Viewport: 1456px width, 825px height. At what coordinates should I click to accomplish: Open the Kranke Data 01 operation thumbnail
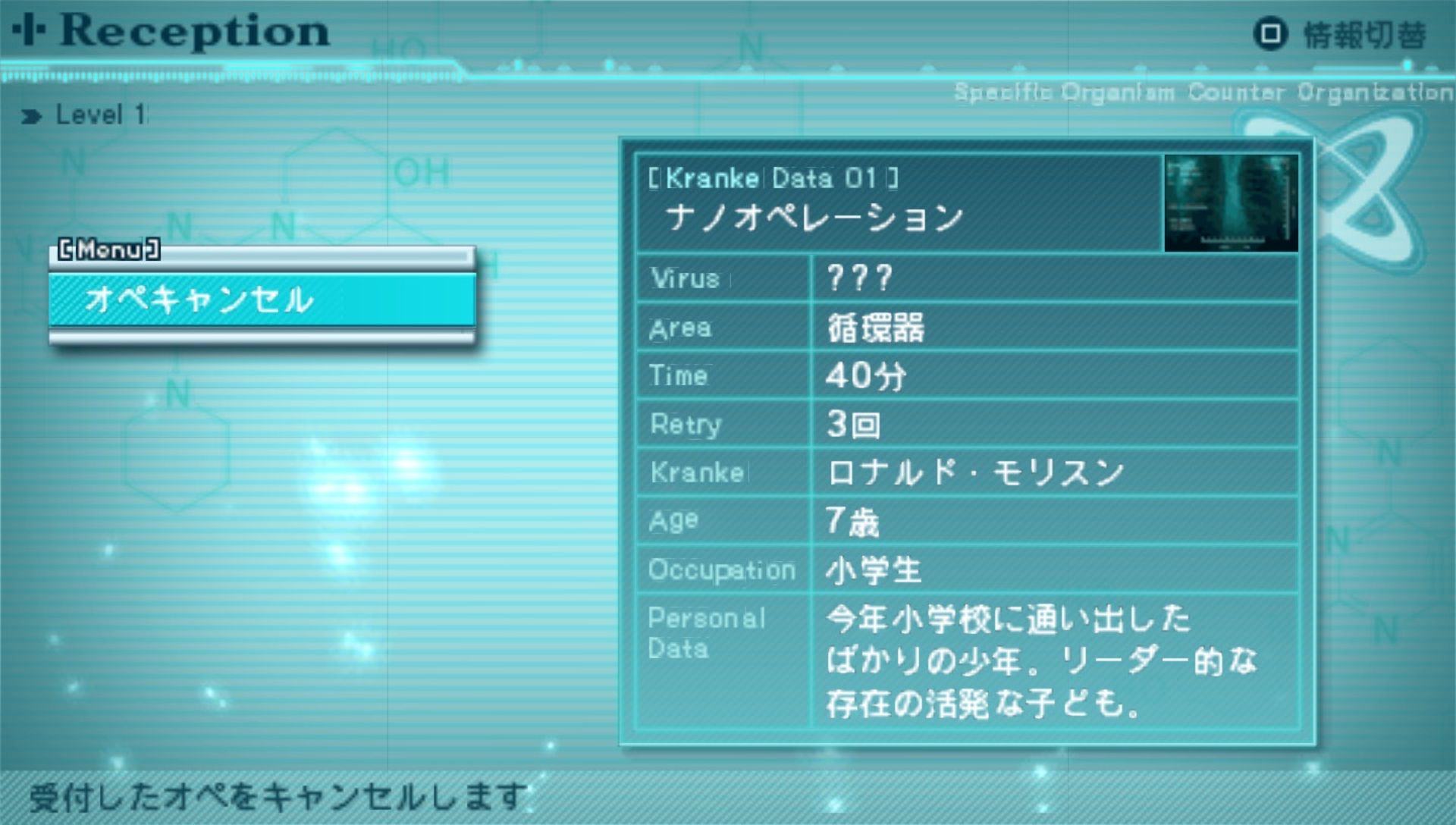(1230, 203)
